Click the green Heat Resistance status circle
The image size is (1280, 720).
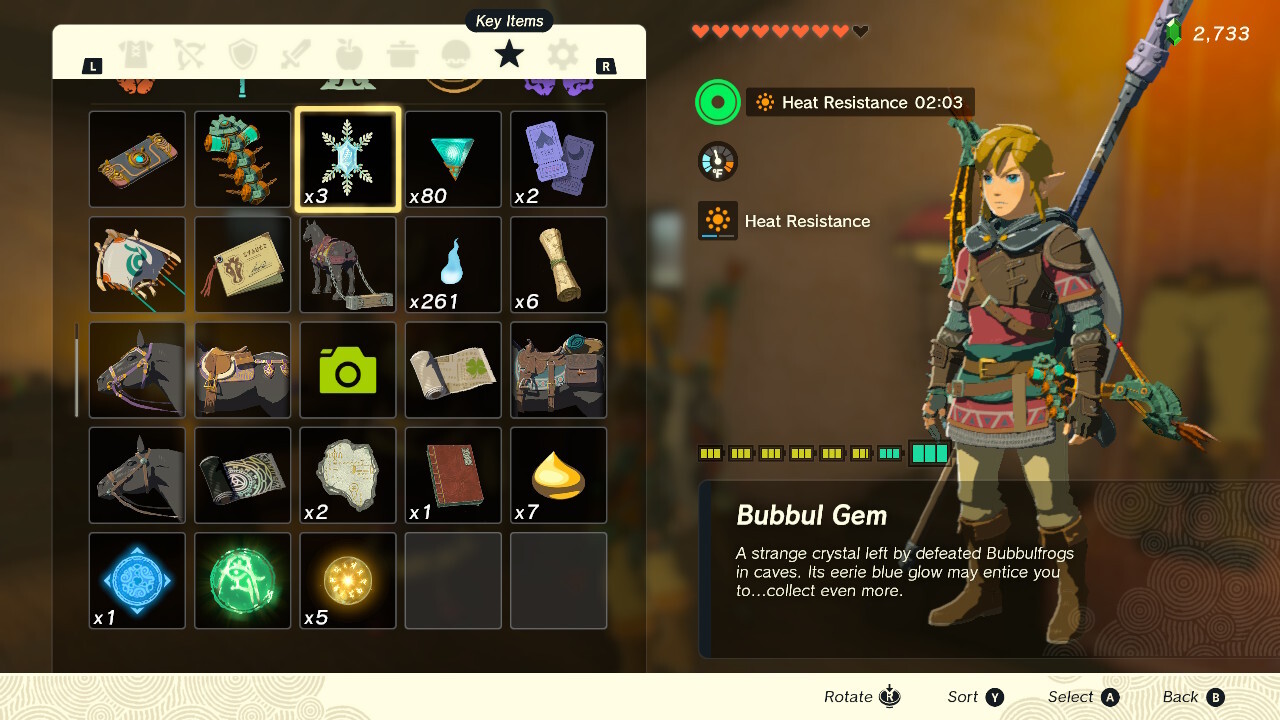pos(717,101)
